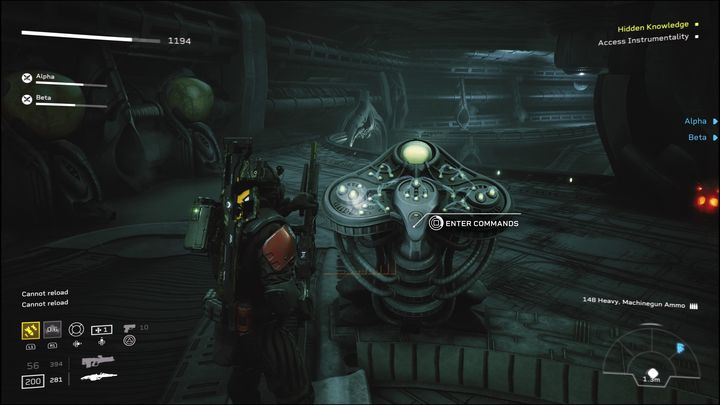Use the circular ring gadget icon
Screen dimensions: 720x405
[x=76, y=329]
